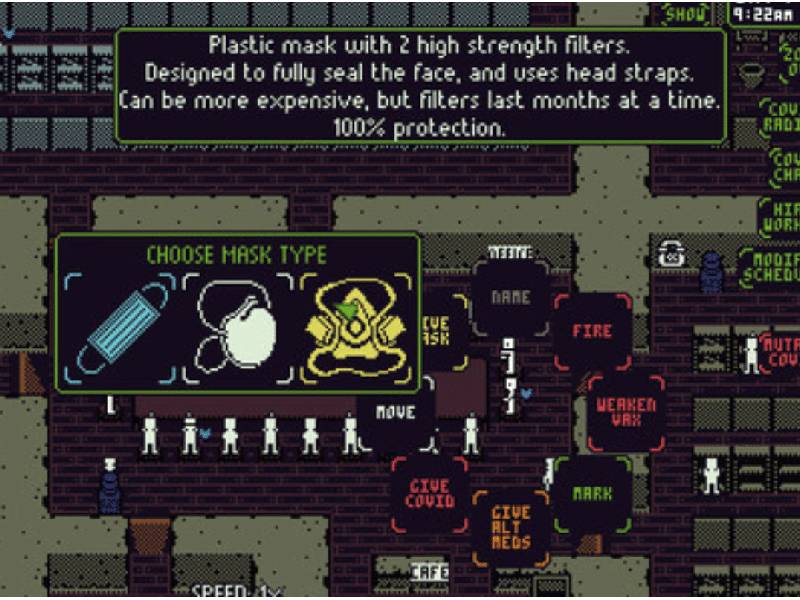Open the Name action for the worker
Viewport: 800px width, 600px height.
(510, 297)
